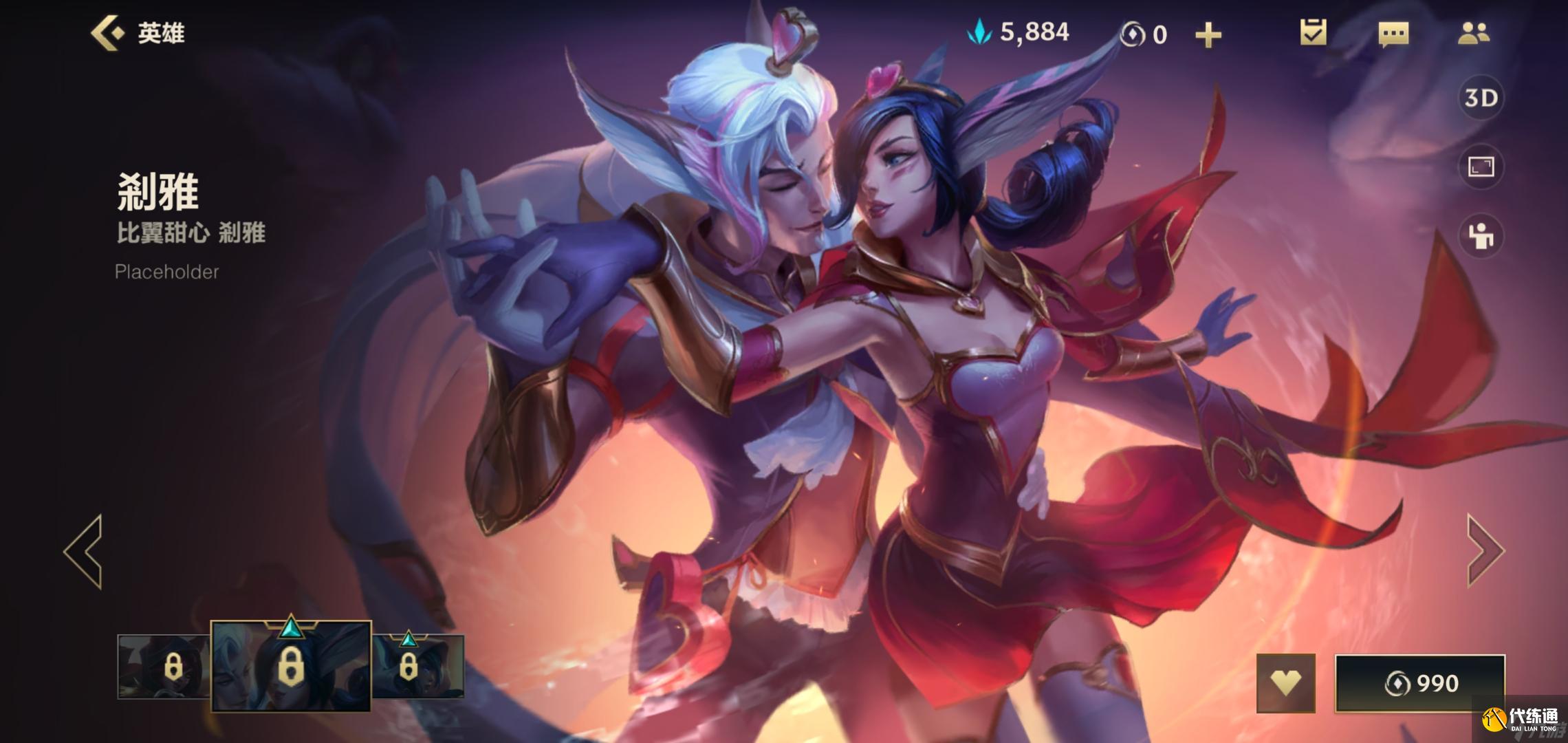
Task: Select the first locked skin thumbnail
Action: (x=164, y=667)
